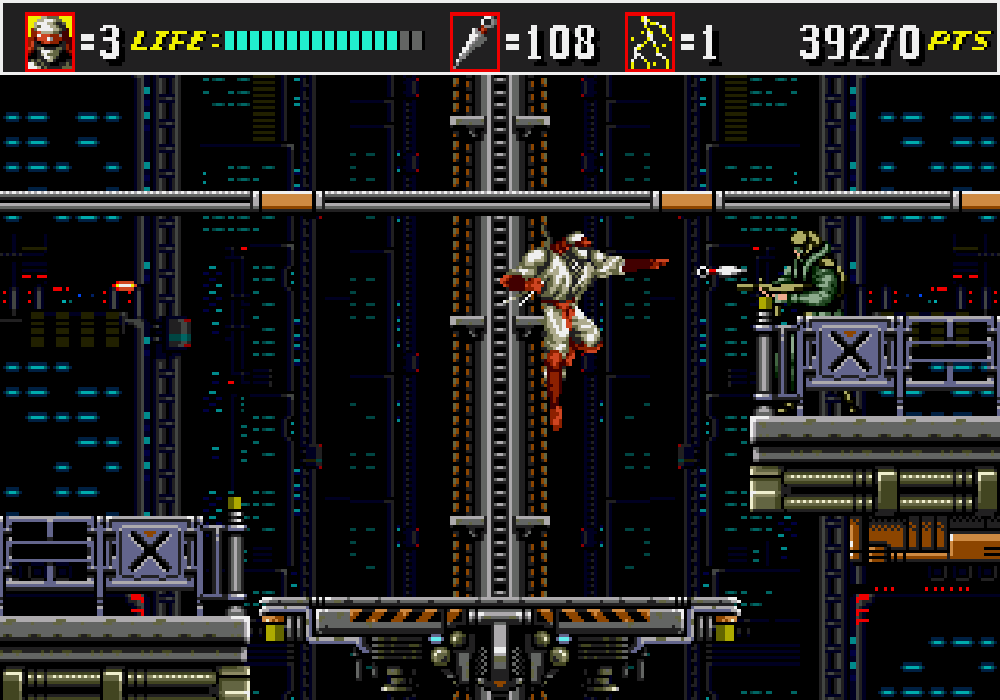Activate the lightning ninjutsu magic icon

650,42
